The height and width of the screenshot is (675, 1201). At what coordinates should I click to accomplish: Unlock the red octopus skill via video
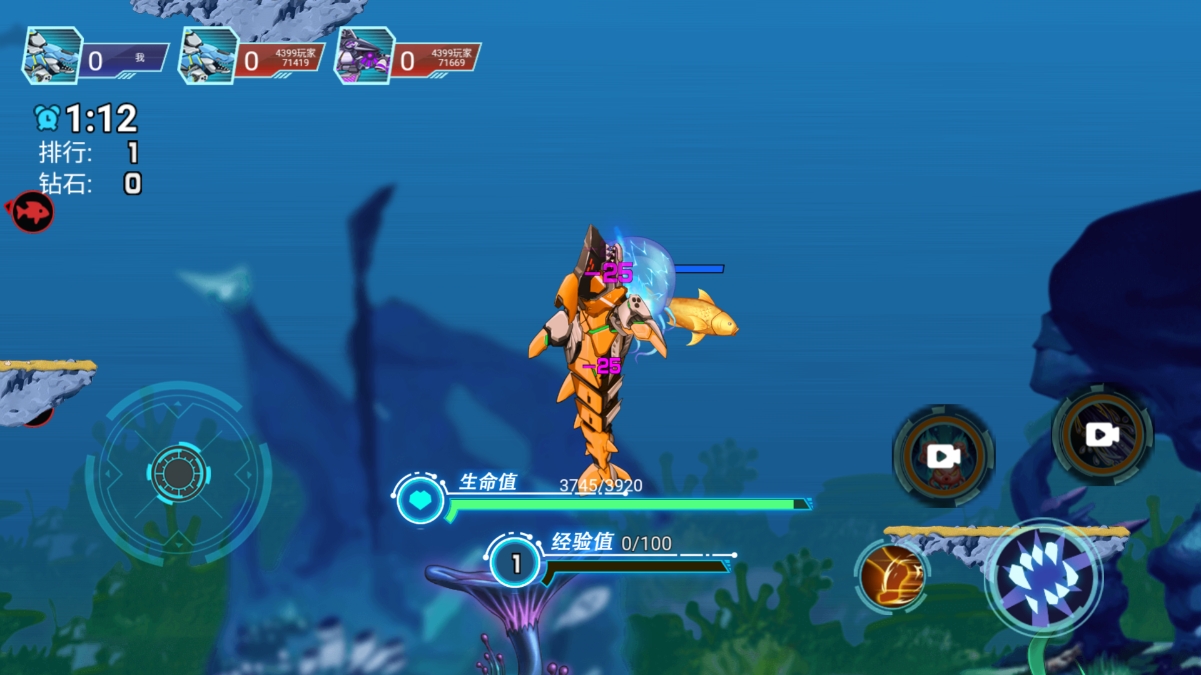tap(943, 456)
